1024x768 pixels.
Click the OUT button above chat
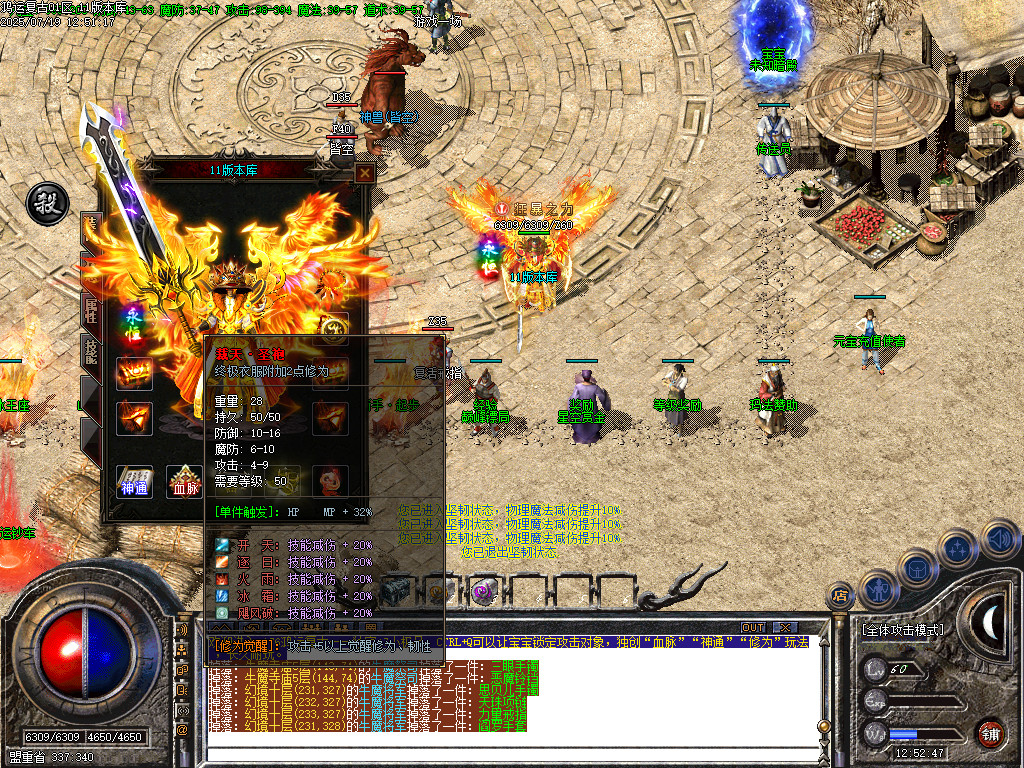point(753,628)
